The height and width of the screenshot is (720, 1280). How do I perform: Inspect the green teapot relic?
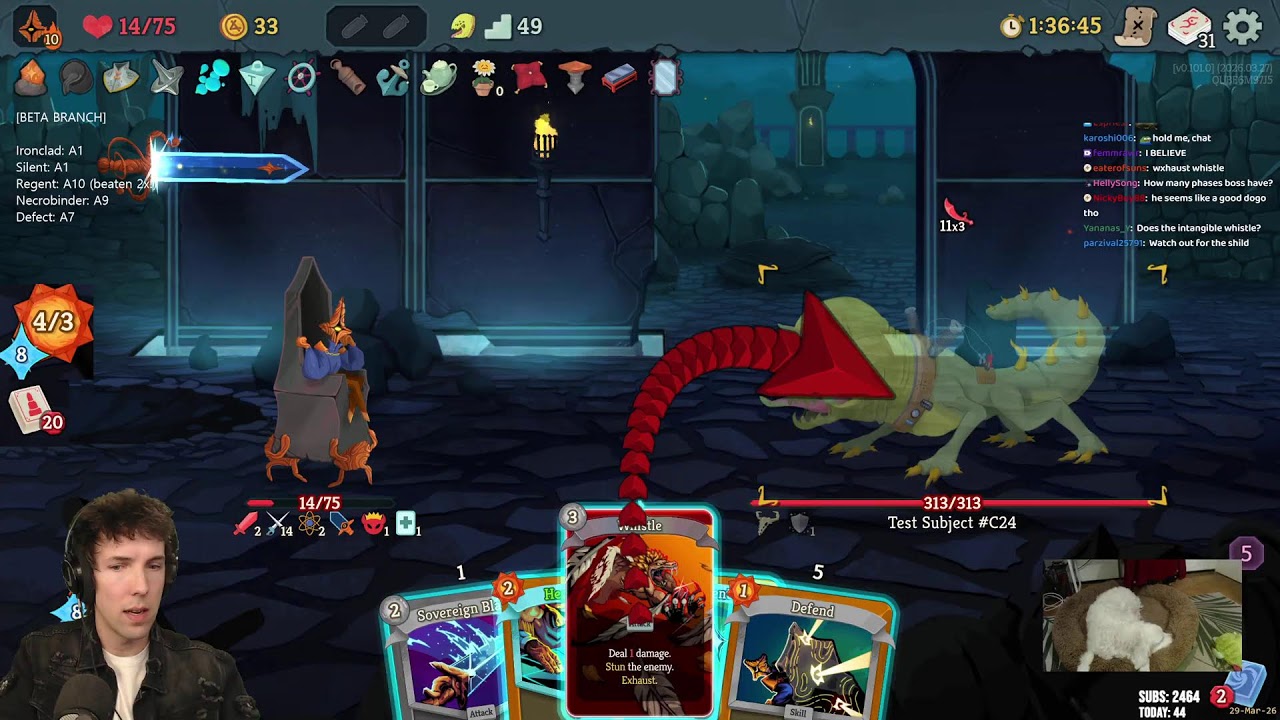coord(438,78)
